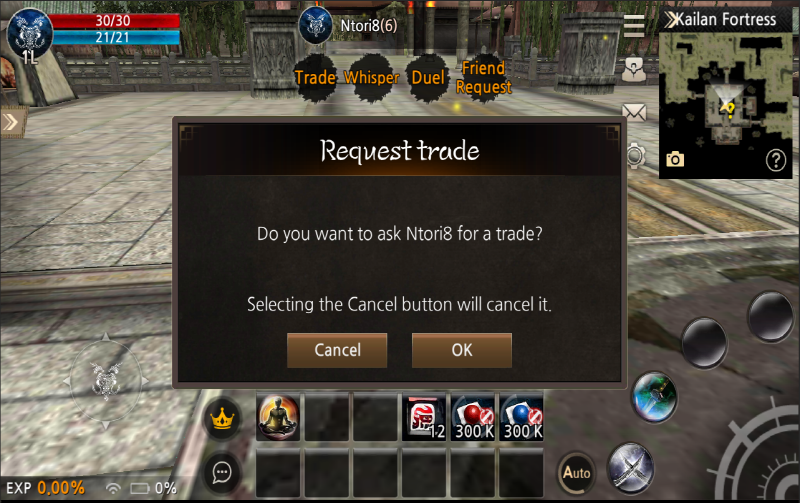Viewport: 800px width, 503px height.
Task: Open the chat speech bubble
Action: 222,471
